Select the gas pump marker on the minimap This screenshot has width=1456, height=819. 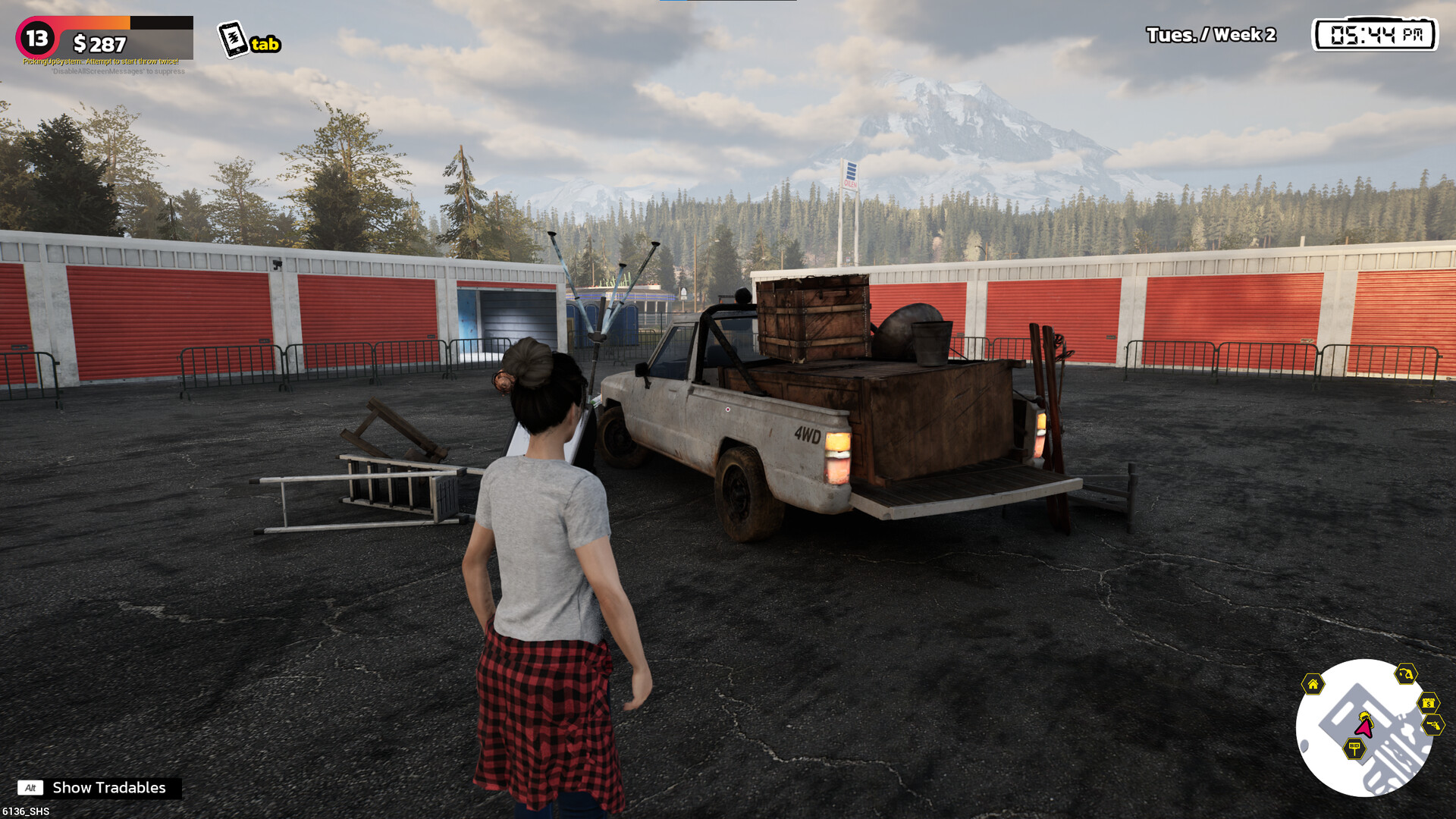pos(1406,673)
